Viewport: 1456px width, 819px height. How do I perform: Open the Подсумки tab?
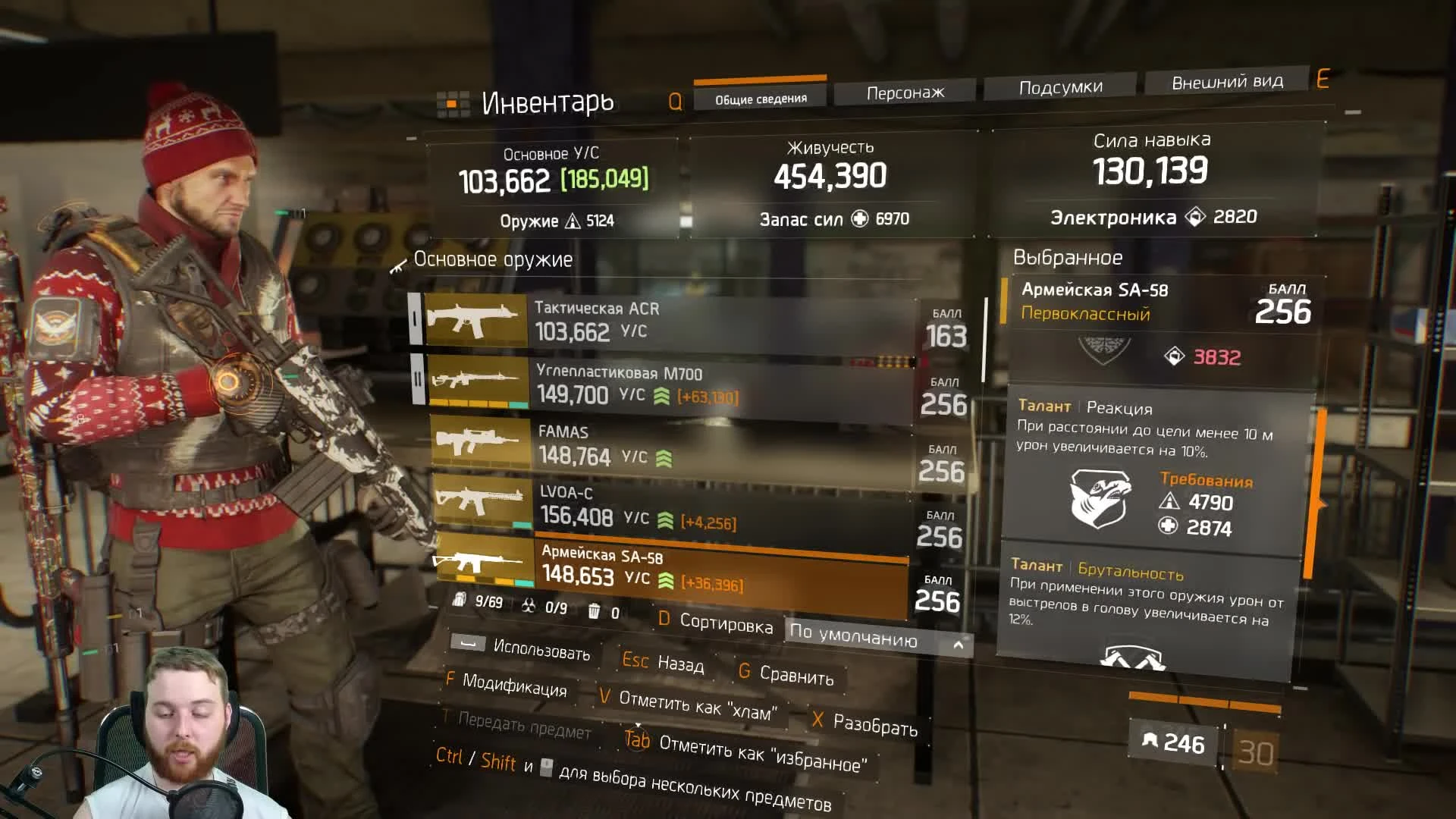(1059, 86)
